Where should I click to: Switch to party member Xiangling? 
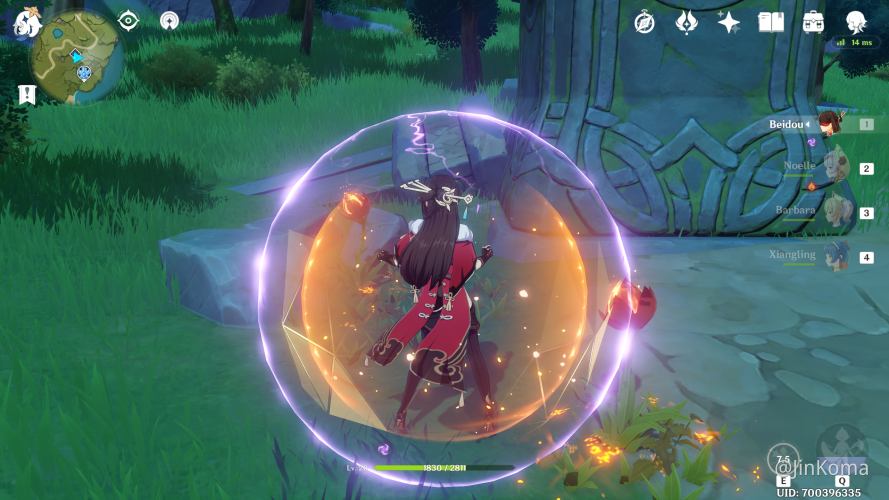[x=835, y=255]
